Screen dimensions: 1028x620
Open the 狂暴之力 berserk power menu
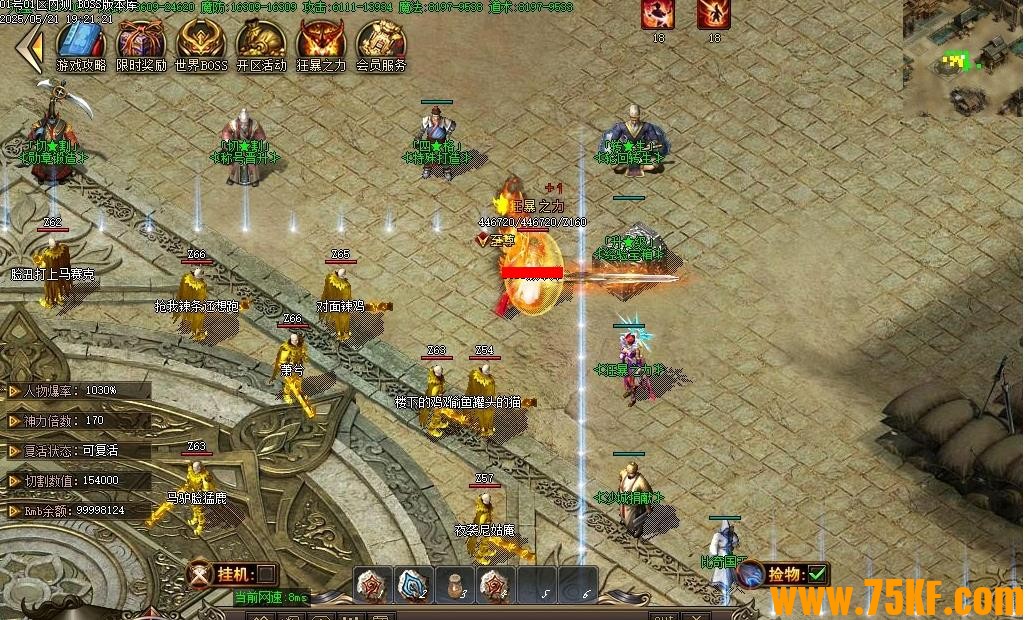click(x=321, y=45)
